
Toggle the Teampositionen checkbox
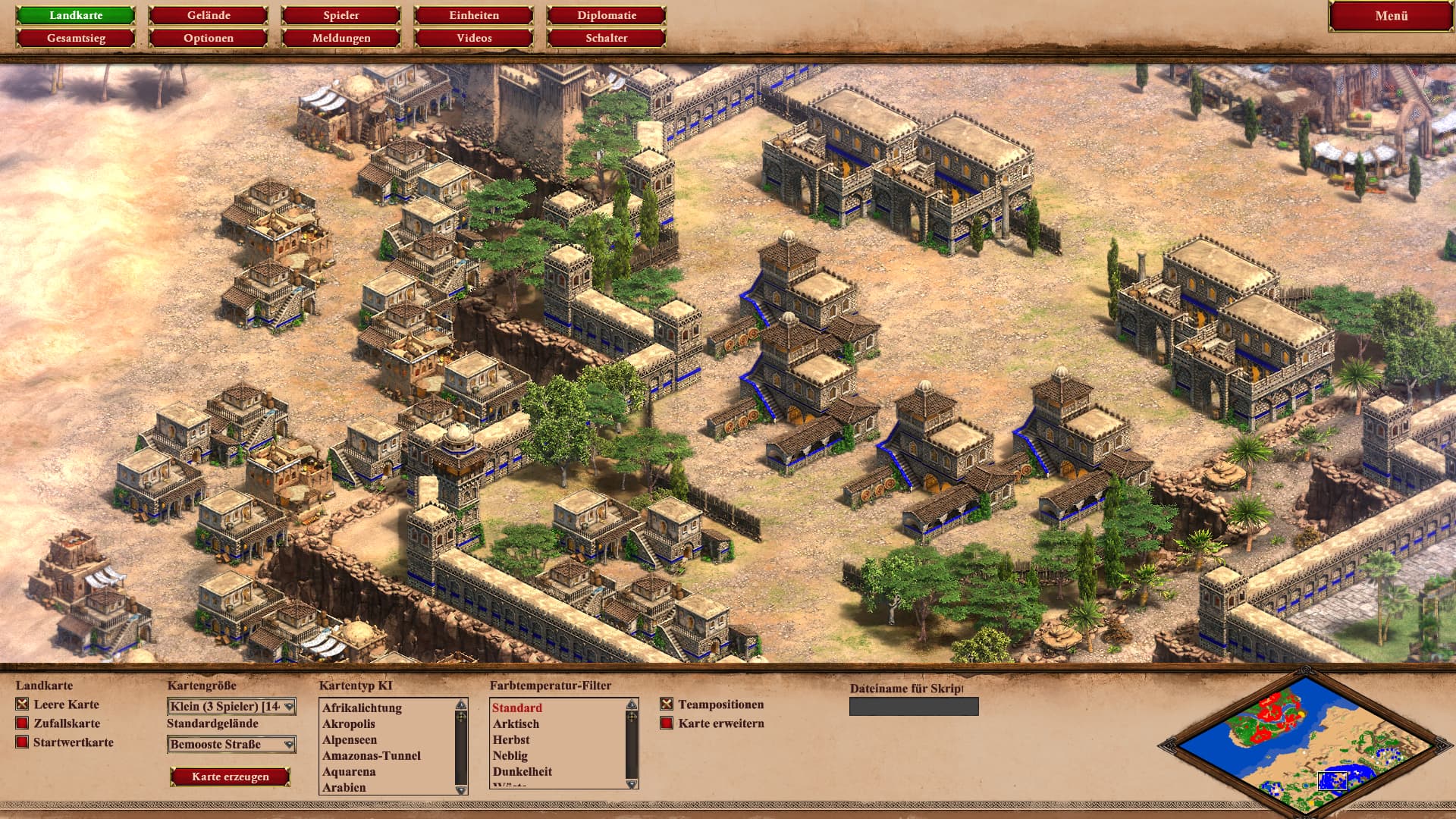point(667,704)
